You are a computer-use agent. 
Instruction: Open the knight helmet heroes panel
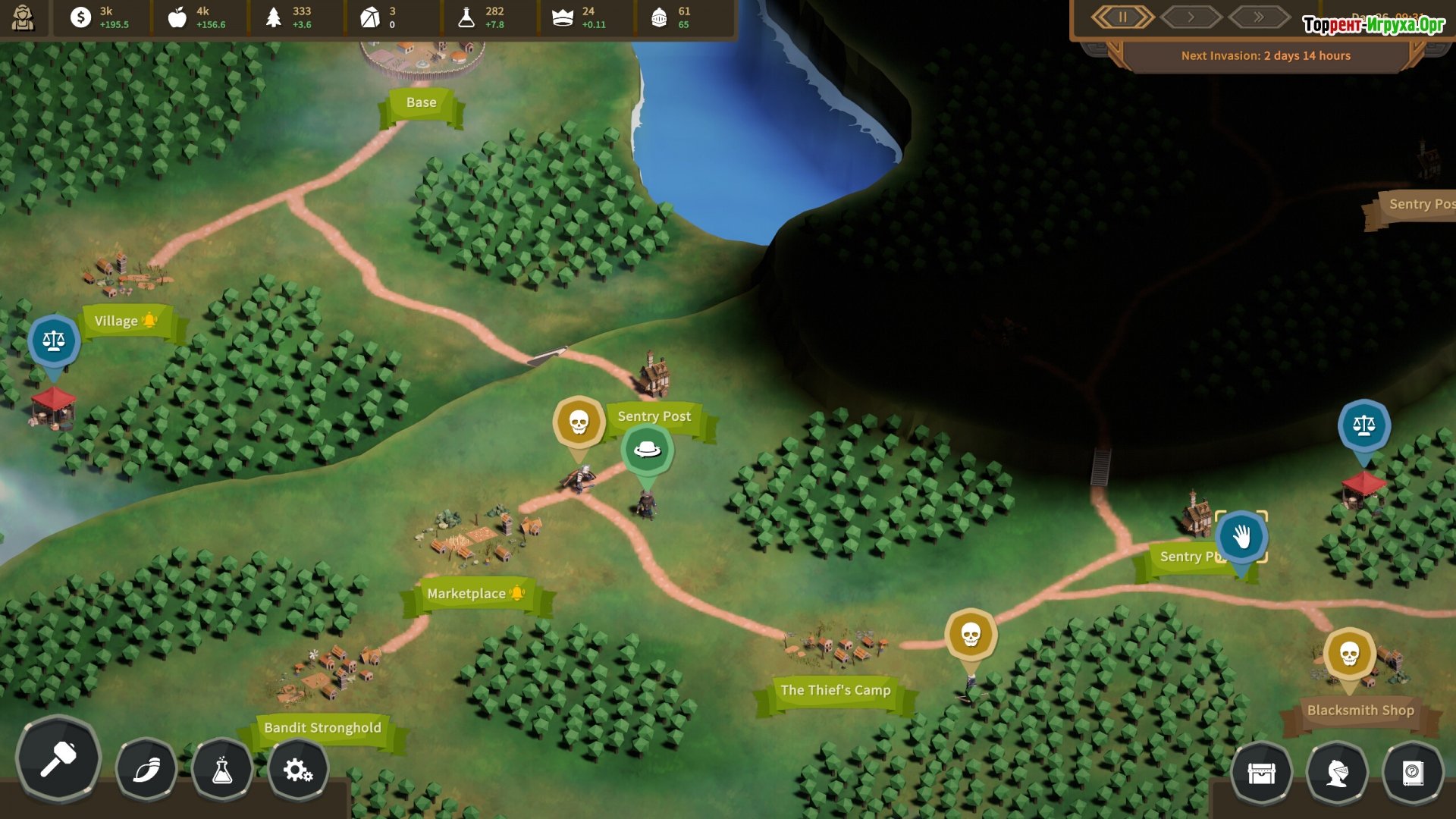(1337, 773)
